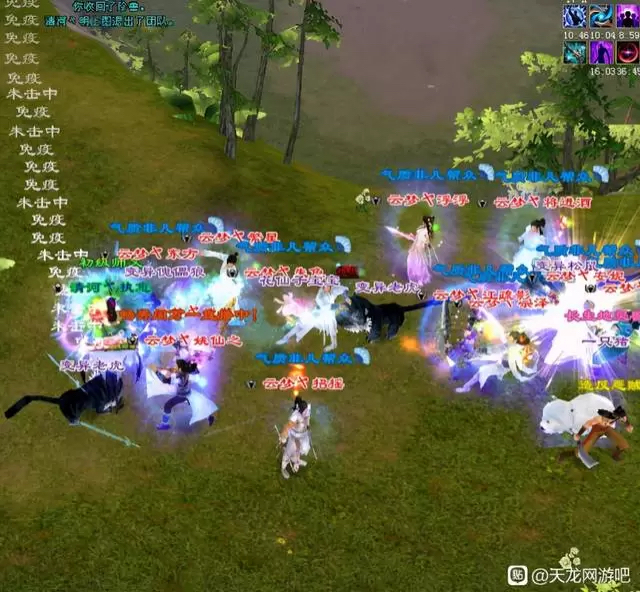Click the purple single figure buff icon
Screen dimensions: 640x592
point(601,53)
